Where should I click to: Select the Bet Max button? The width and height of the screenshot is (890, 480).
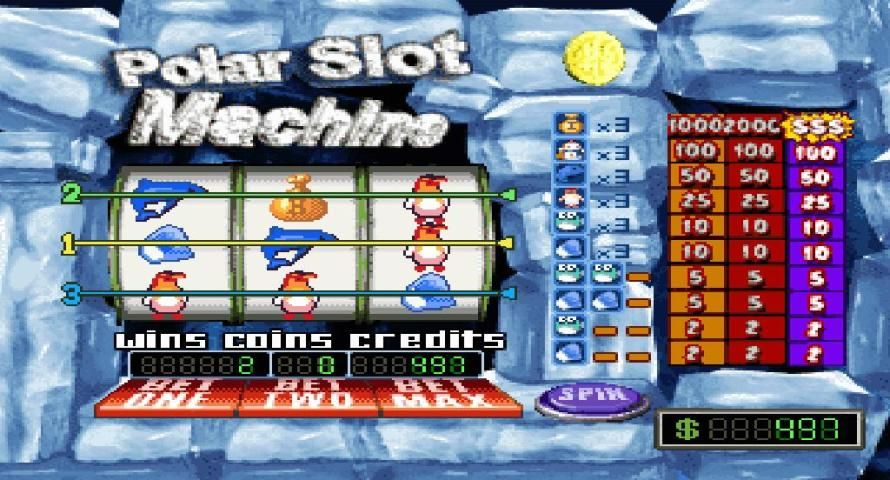[x=449, y=397]
